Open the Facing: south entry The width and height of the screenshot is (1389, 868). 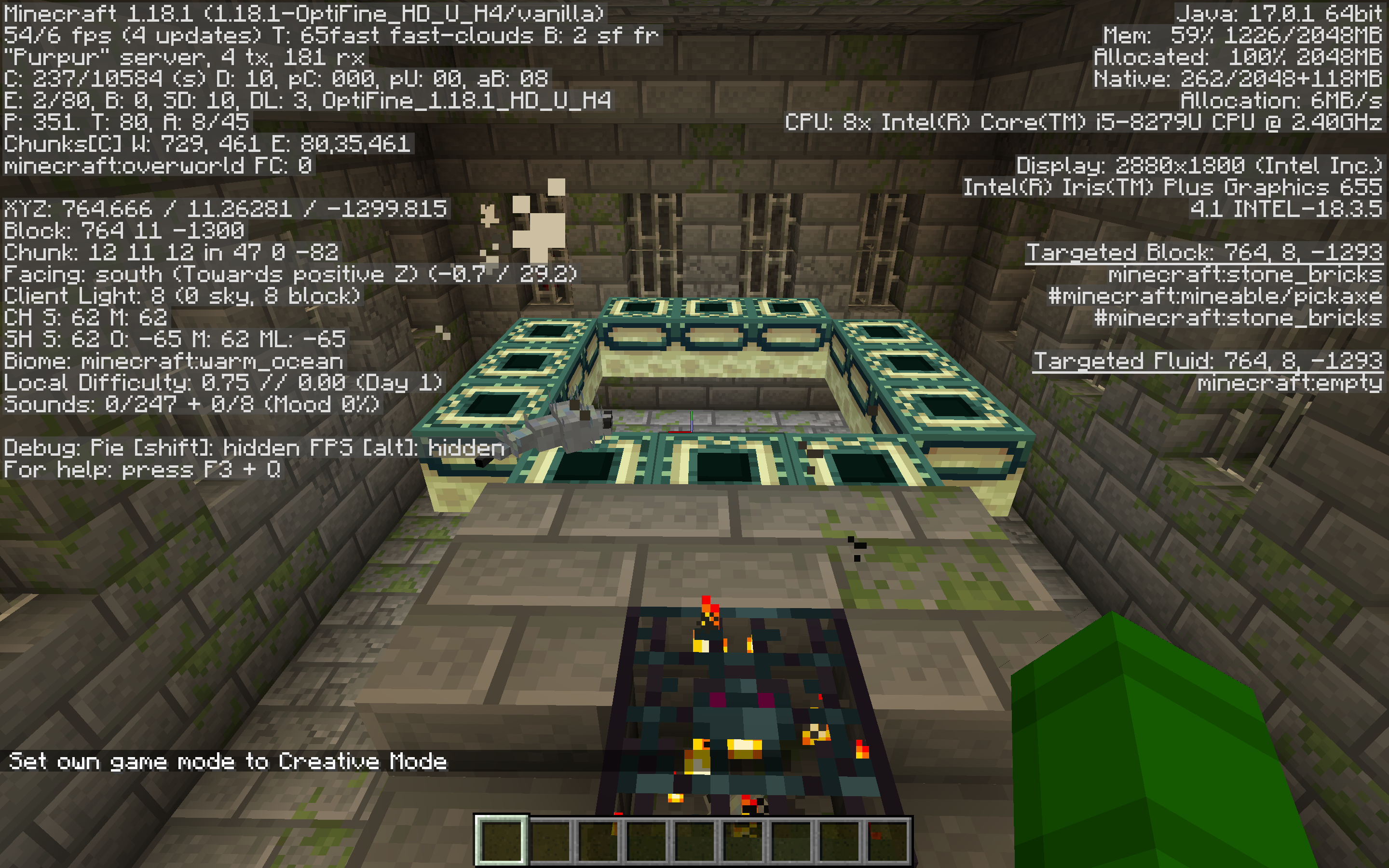287,274
